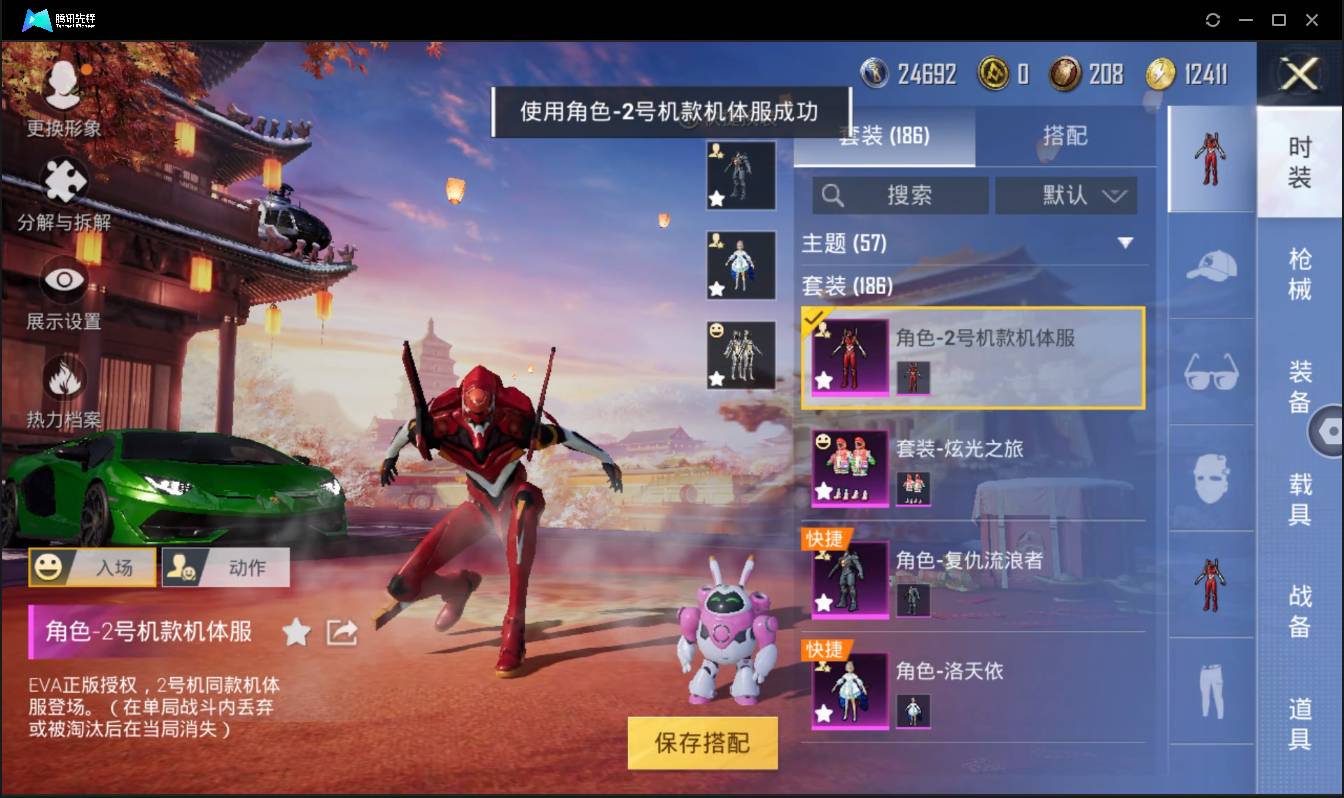The image size is (1344, 798).
Task: Open the 默认 sort dropdown
Action: pos(1066,195)
